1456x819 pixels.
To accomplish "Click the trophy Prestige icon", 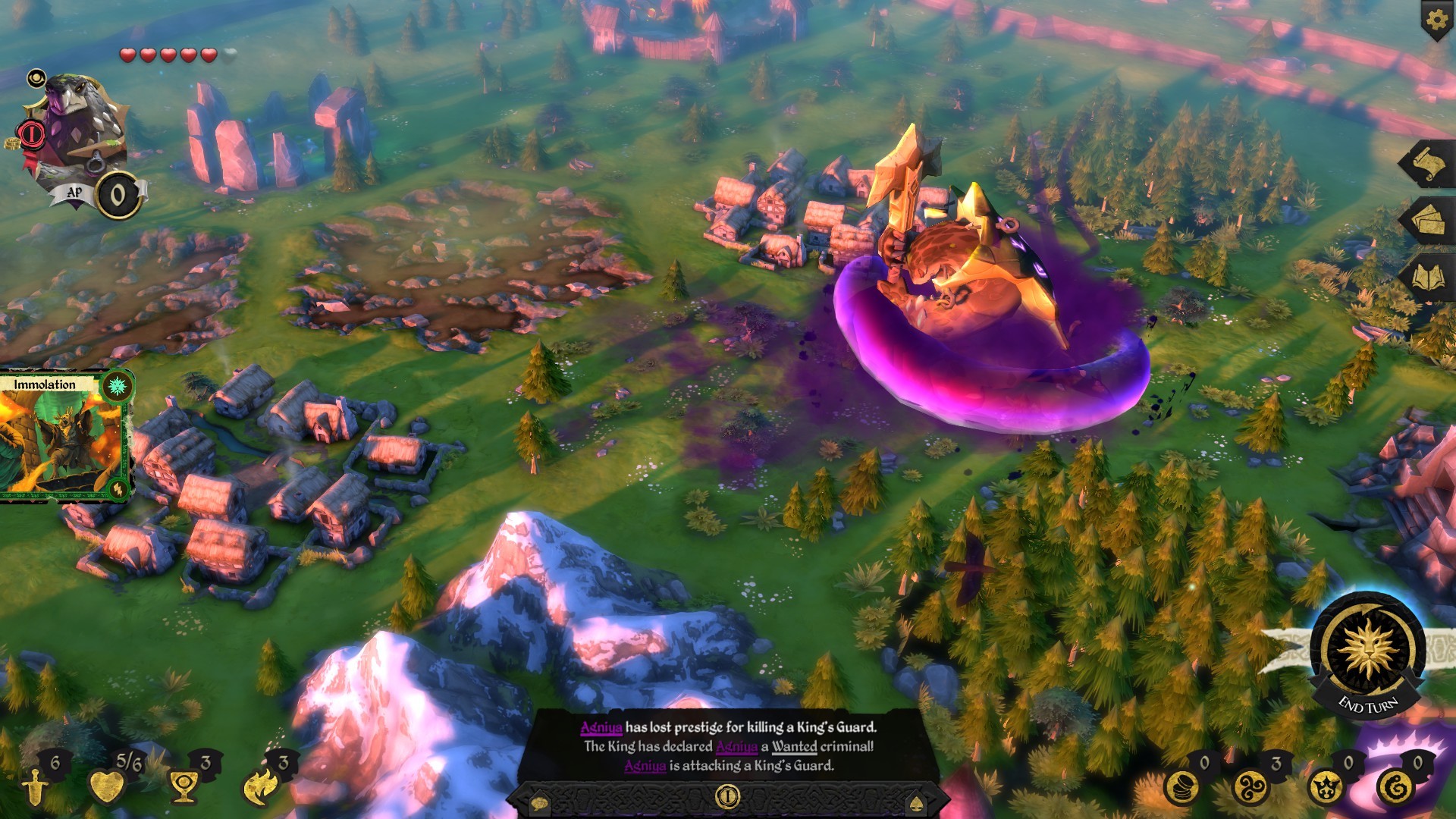I will tap(182, 787).
